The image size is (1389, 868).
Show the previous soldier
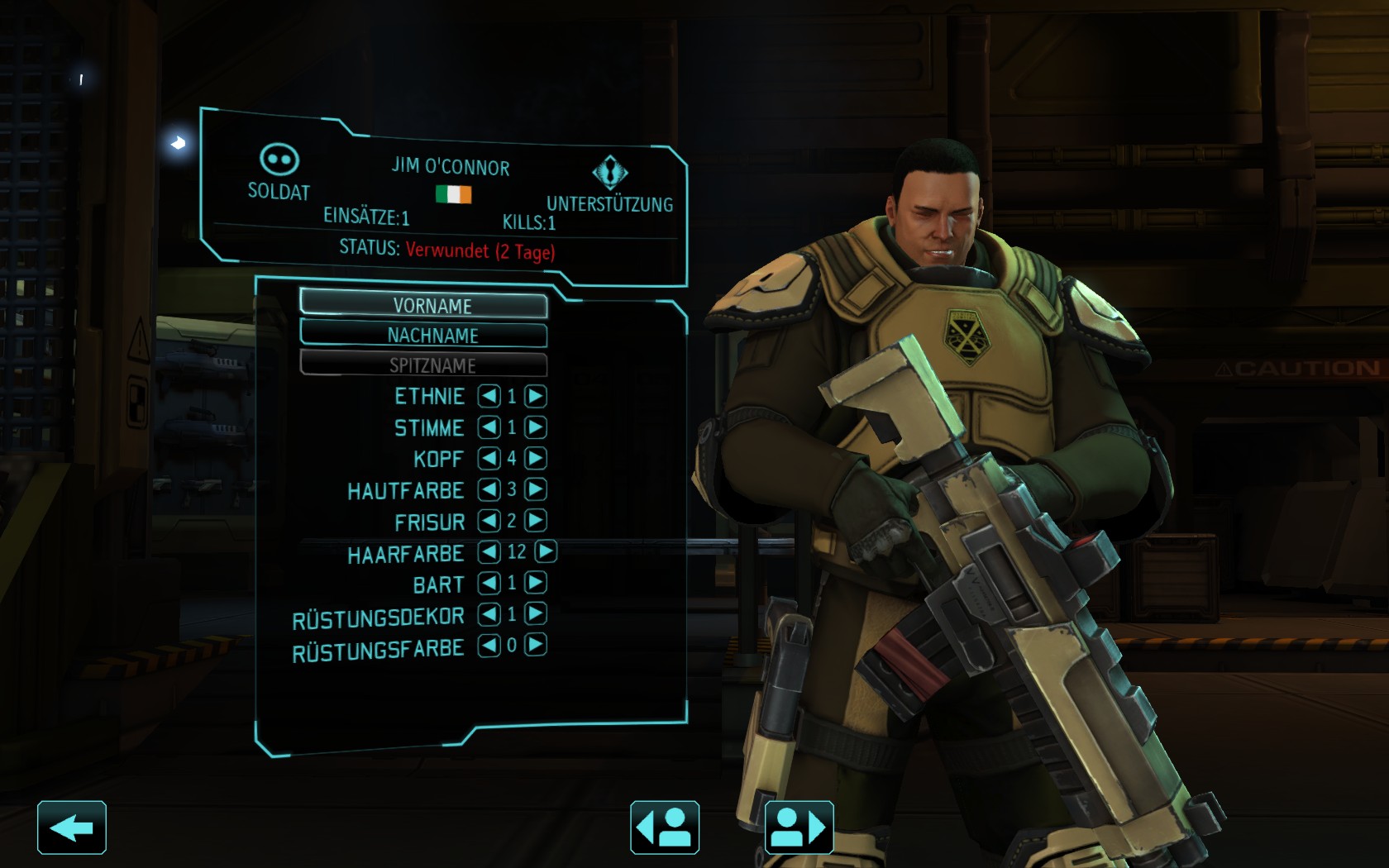click(x=665, y=827)
